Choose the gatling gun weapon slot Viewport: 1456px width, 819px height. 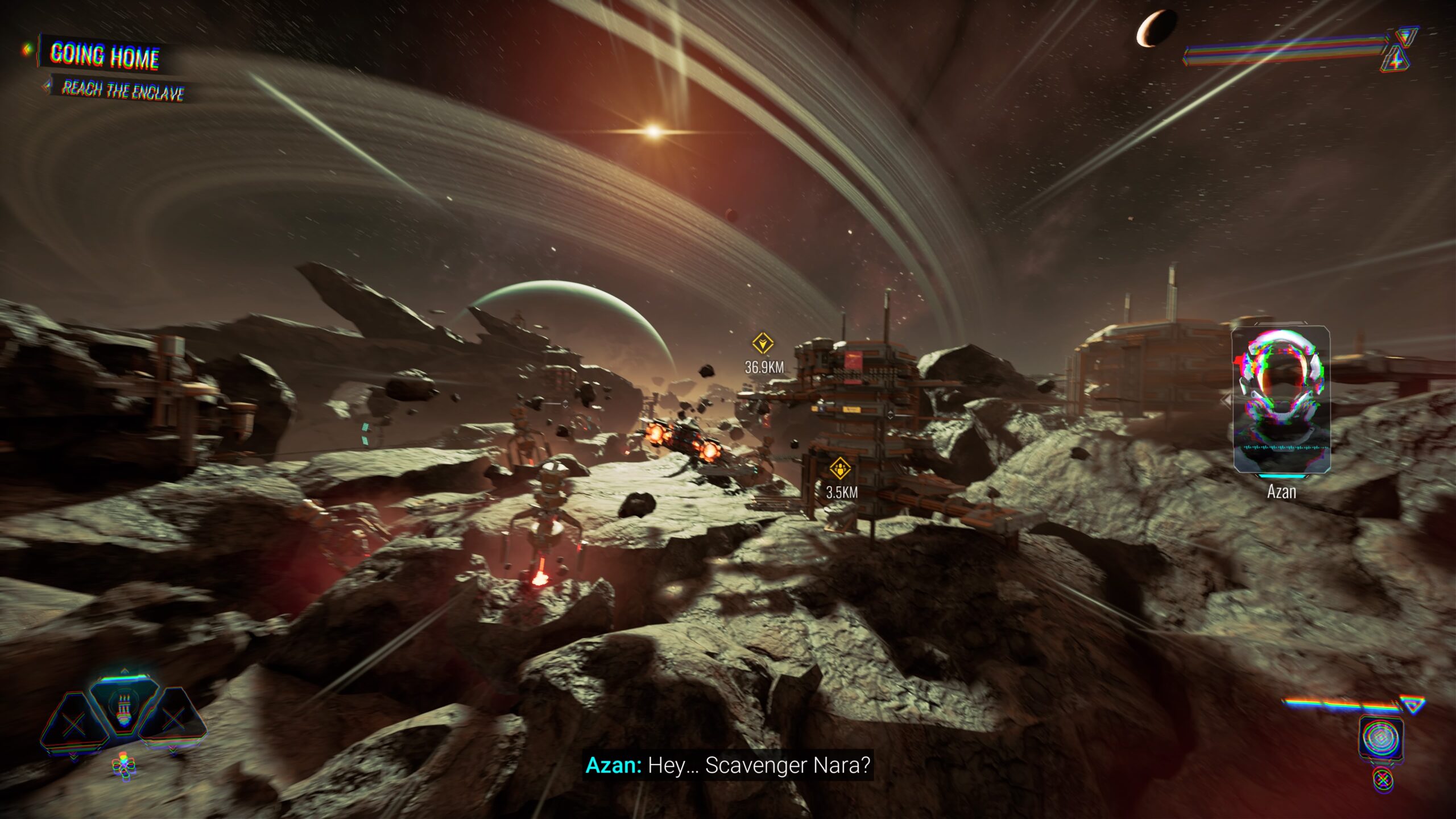click(123, 709)
